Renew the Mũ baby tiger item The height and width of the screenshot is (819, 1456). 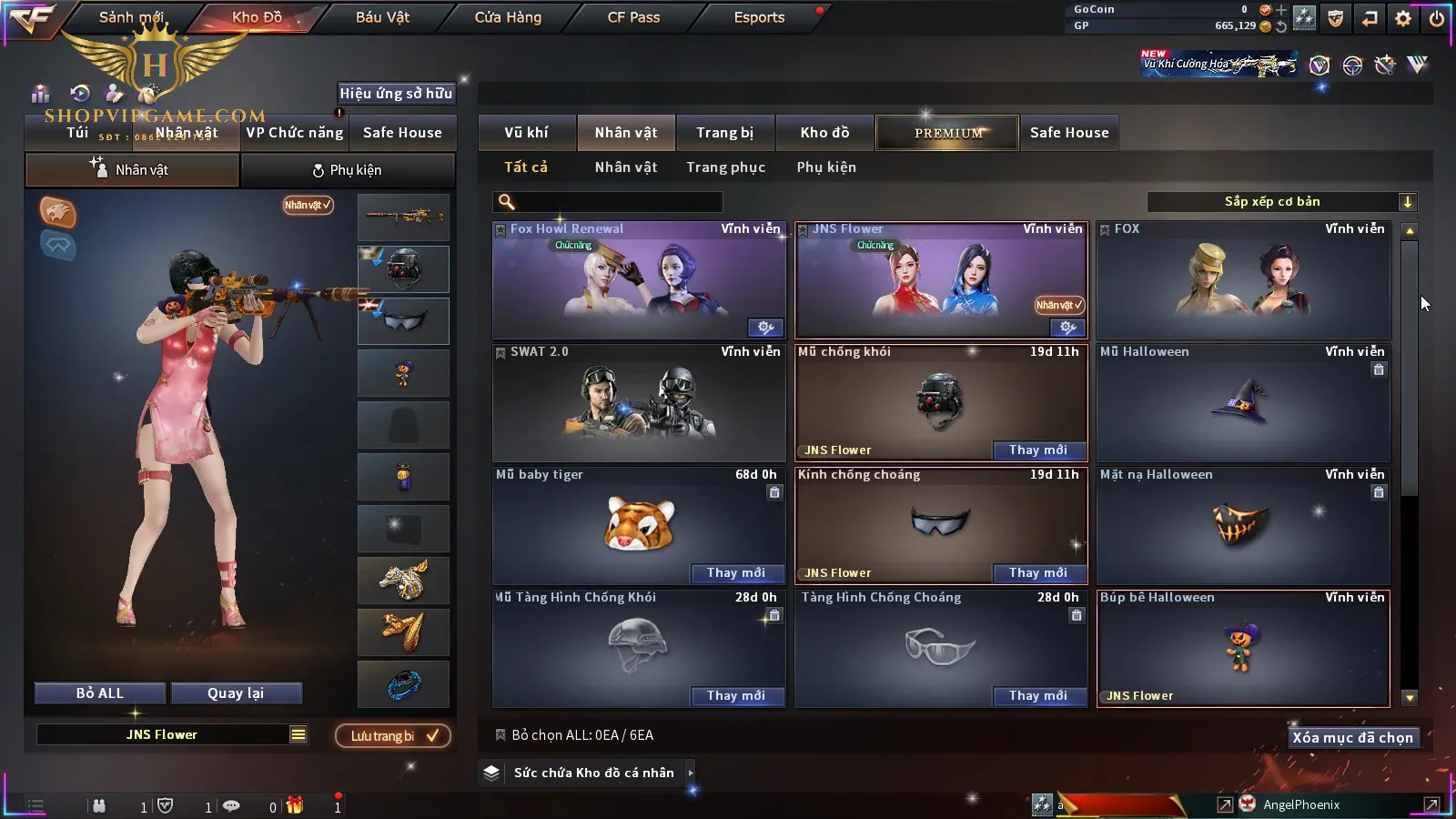coord(735,573)
